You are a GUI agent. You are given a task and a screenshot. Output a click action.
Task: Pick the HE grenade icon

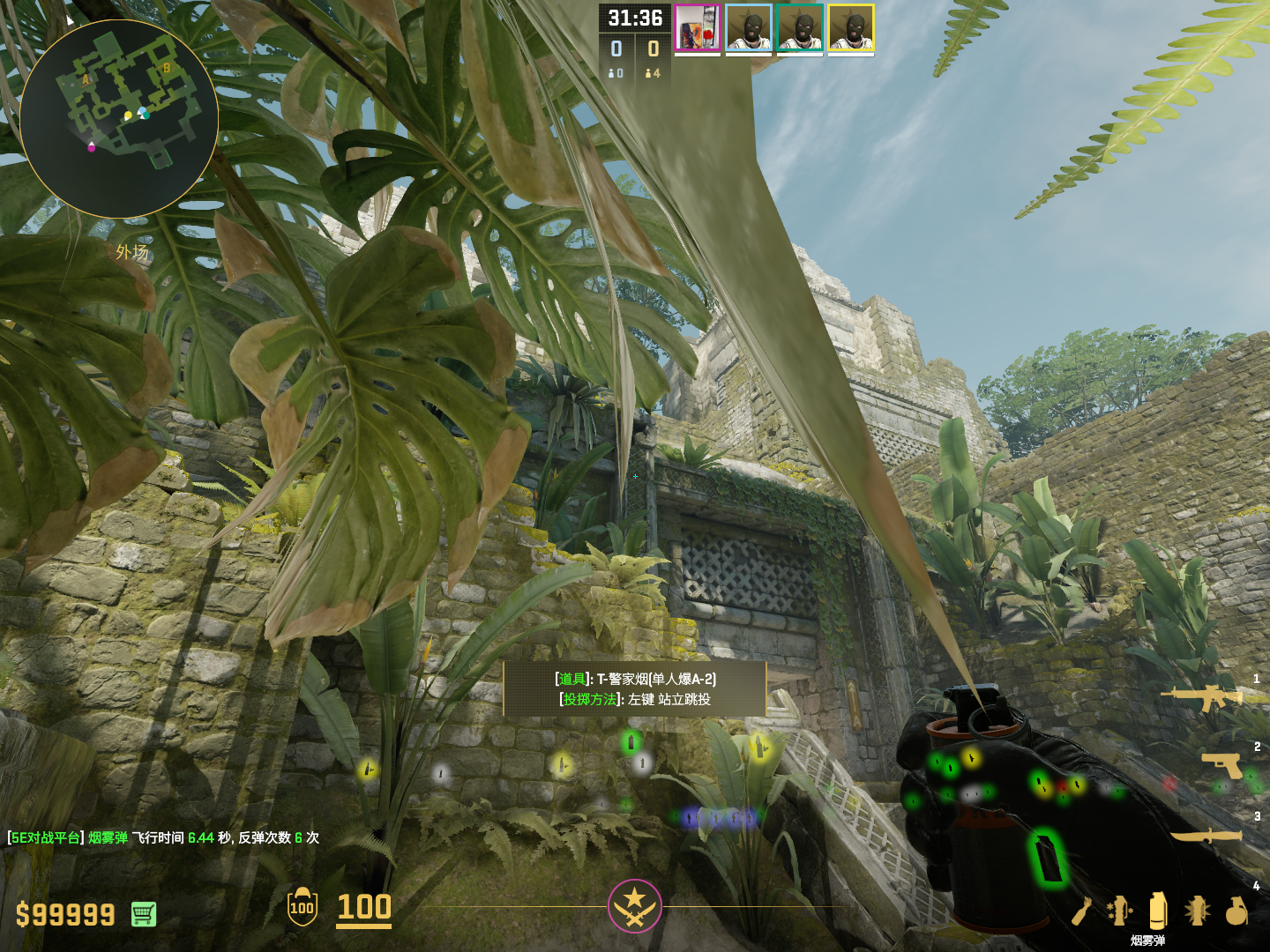tap(1236, 911)
